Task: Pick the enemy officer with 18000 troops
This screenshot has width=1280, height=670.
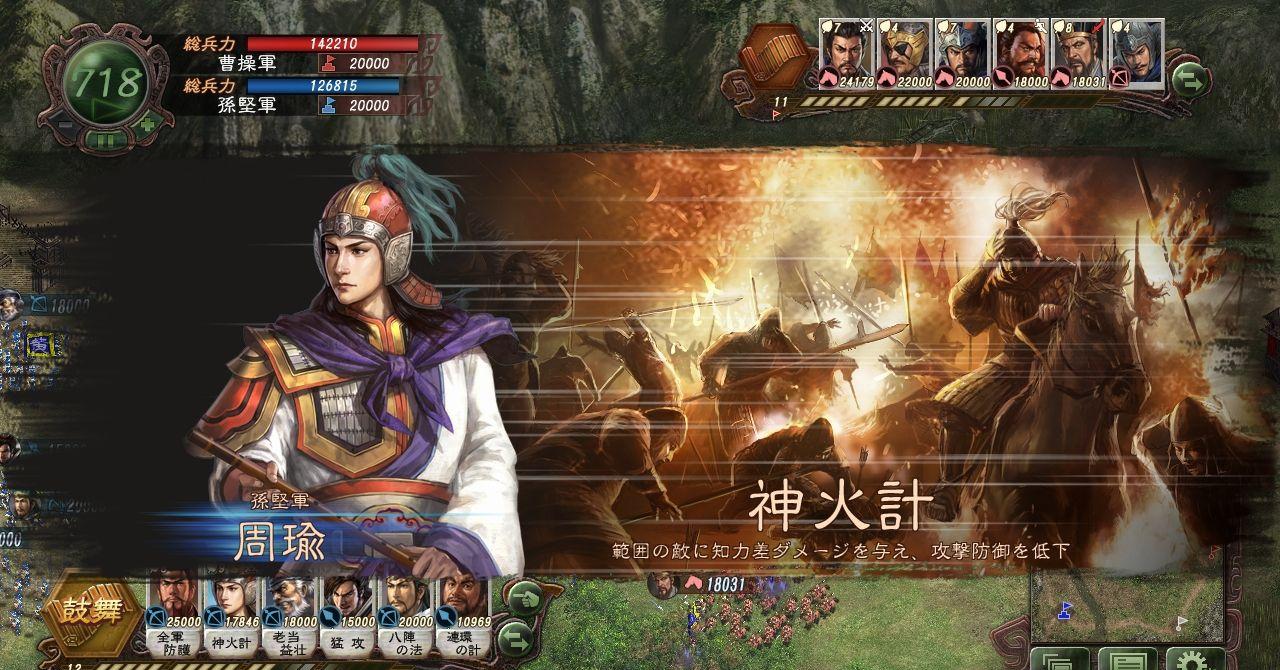Action: pyautogui.click(x=1020, y=54)
